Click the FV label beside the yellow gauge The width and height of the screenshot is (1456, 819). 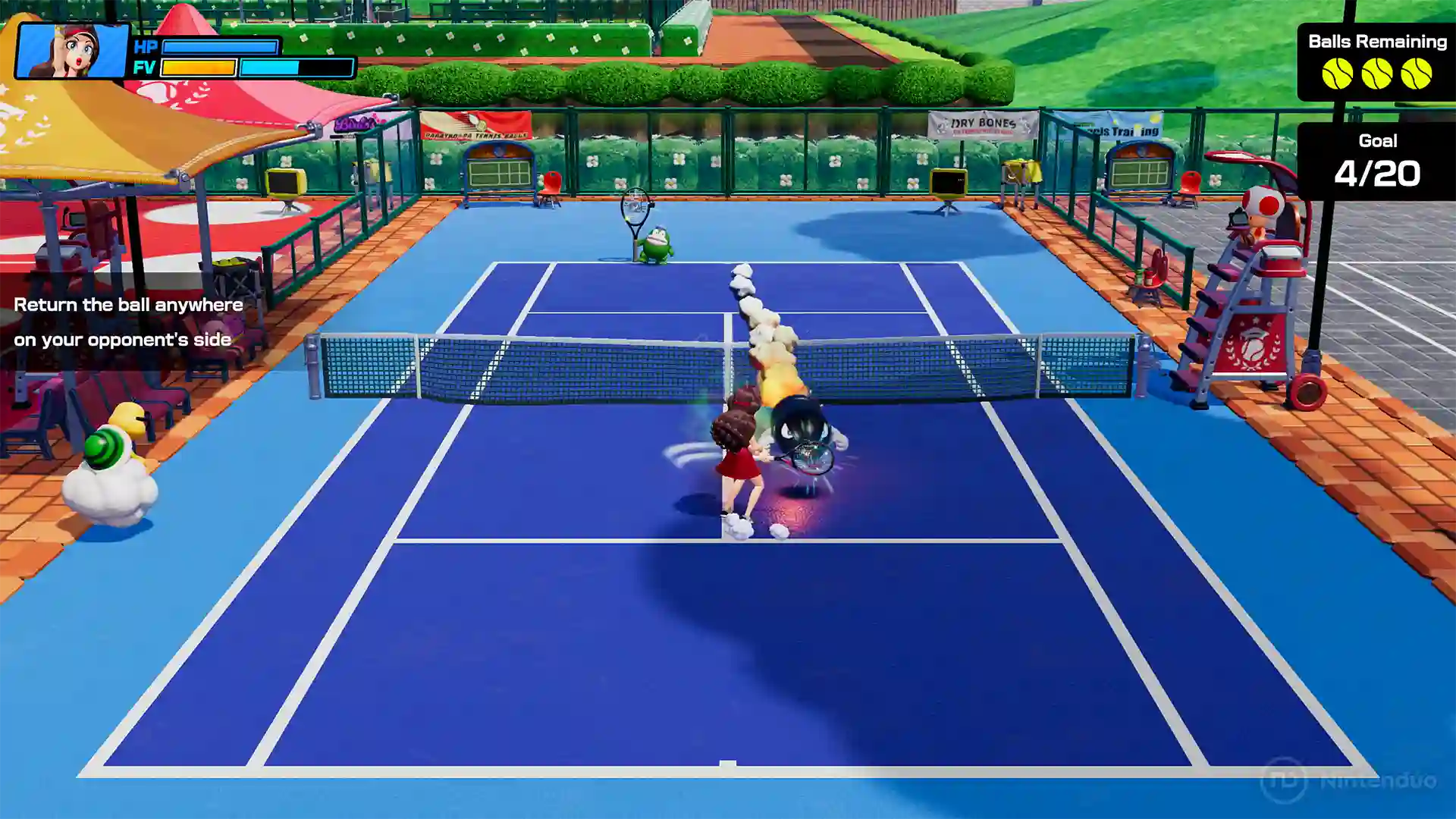click(x=146, y=68)
